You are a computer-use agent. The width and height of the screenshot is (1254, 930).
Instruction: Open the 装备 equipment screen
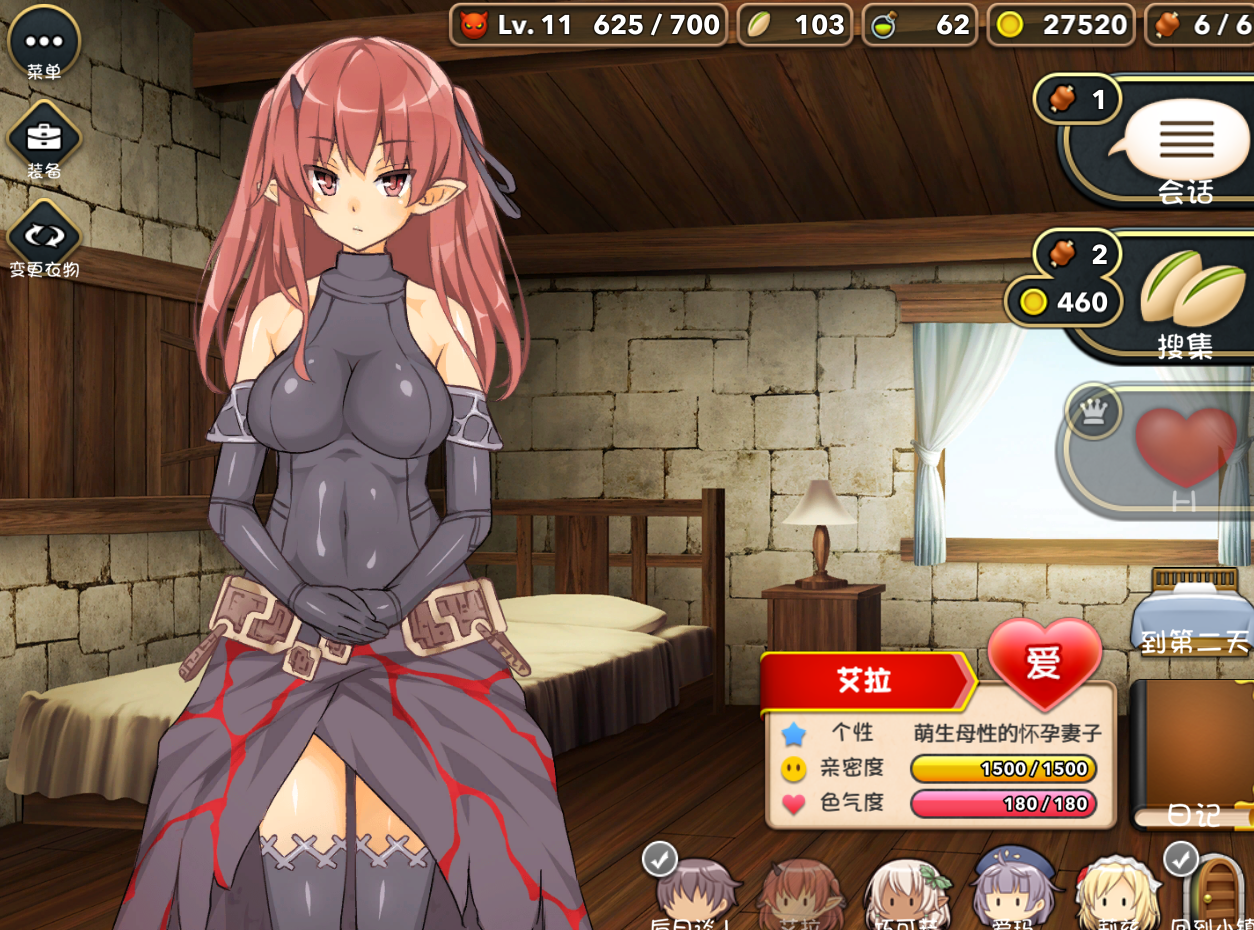pyautogui.click(x=44, y=138)
